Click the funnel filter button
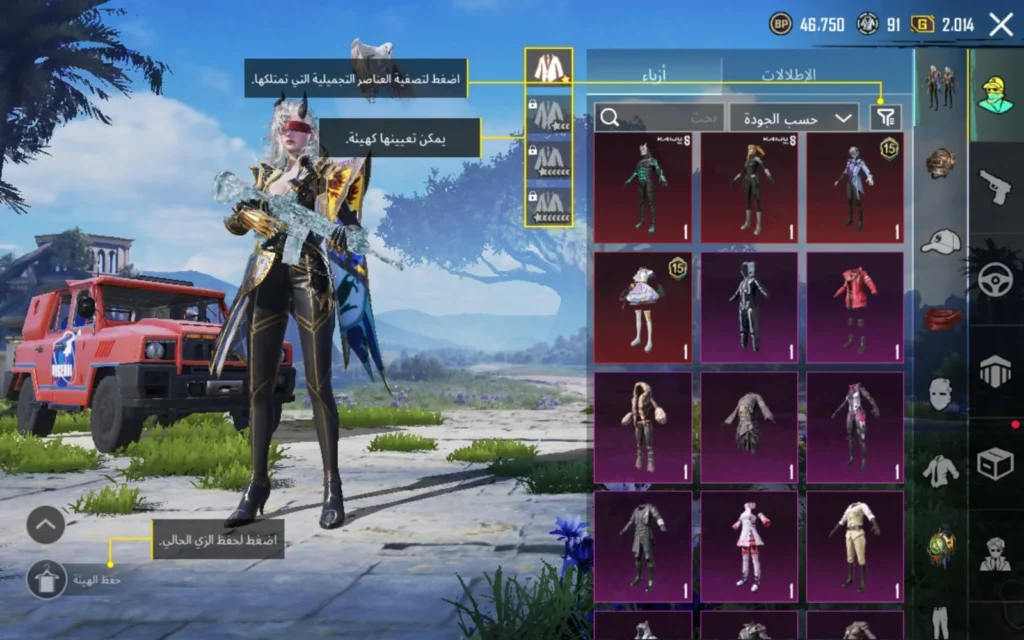Image resolution: width=1024 pixels, height=640 pixels. pyautogui.click(x=885, y=118)
